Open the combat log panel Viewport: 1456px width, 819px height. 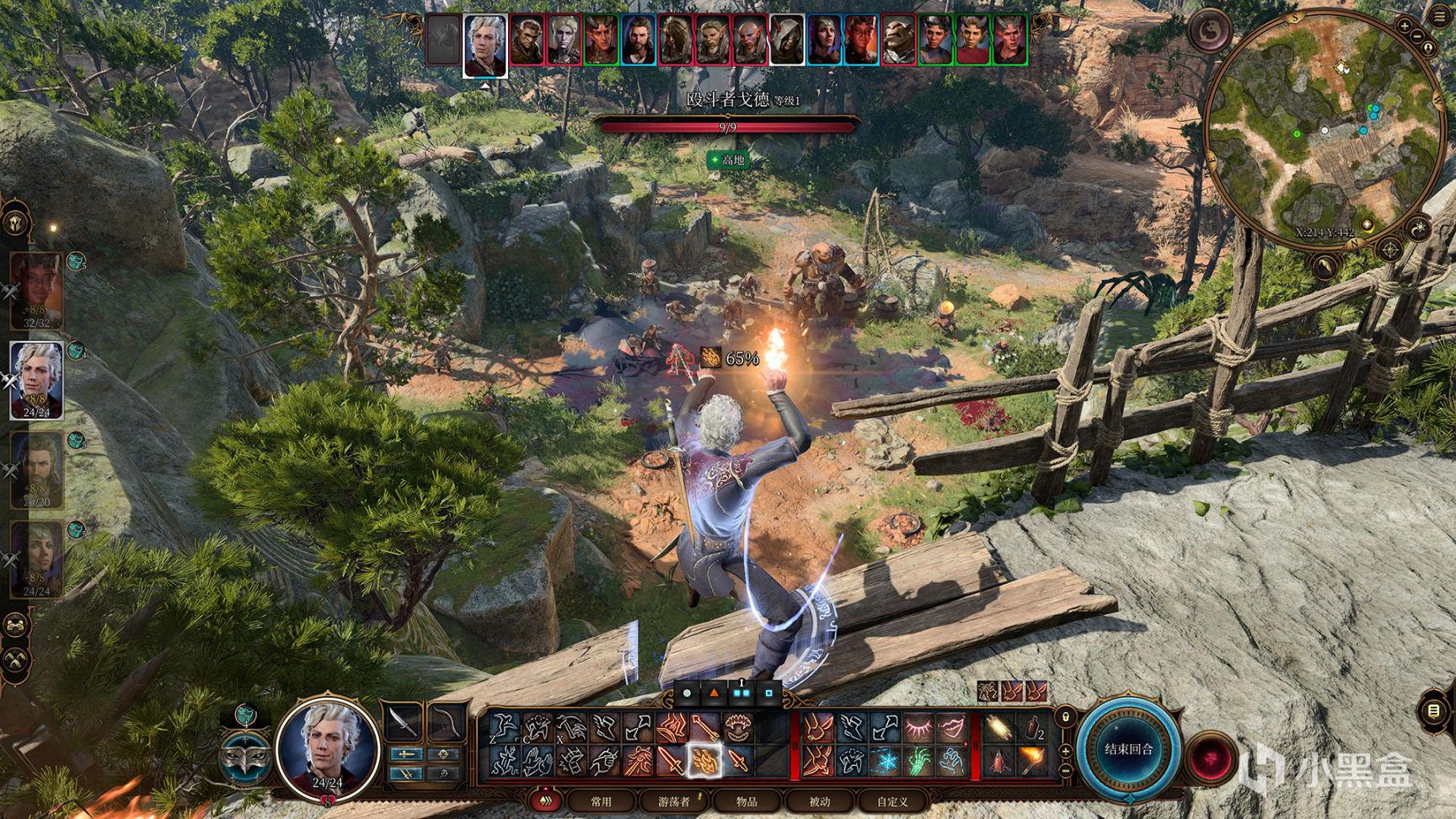[1433, 711]
